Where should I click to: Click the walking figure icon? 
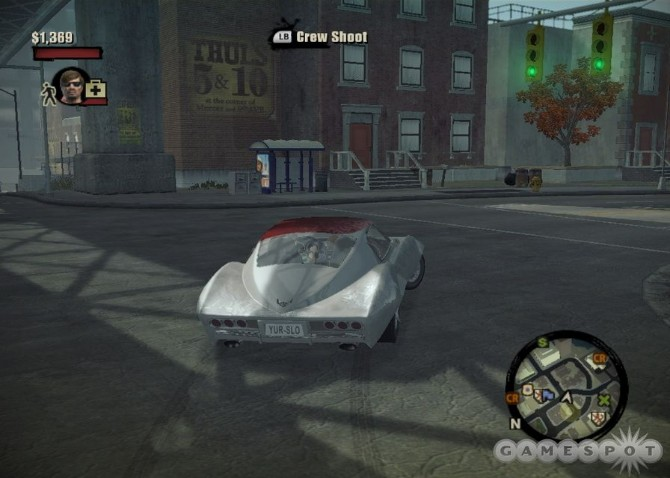click(45, 94)
